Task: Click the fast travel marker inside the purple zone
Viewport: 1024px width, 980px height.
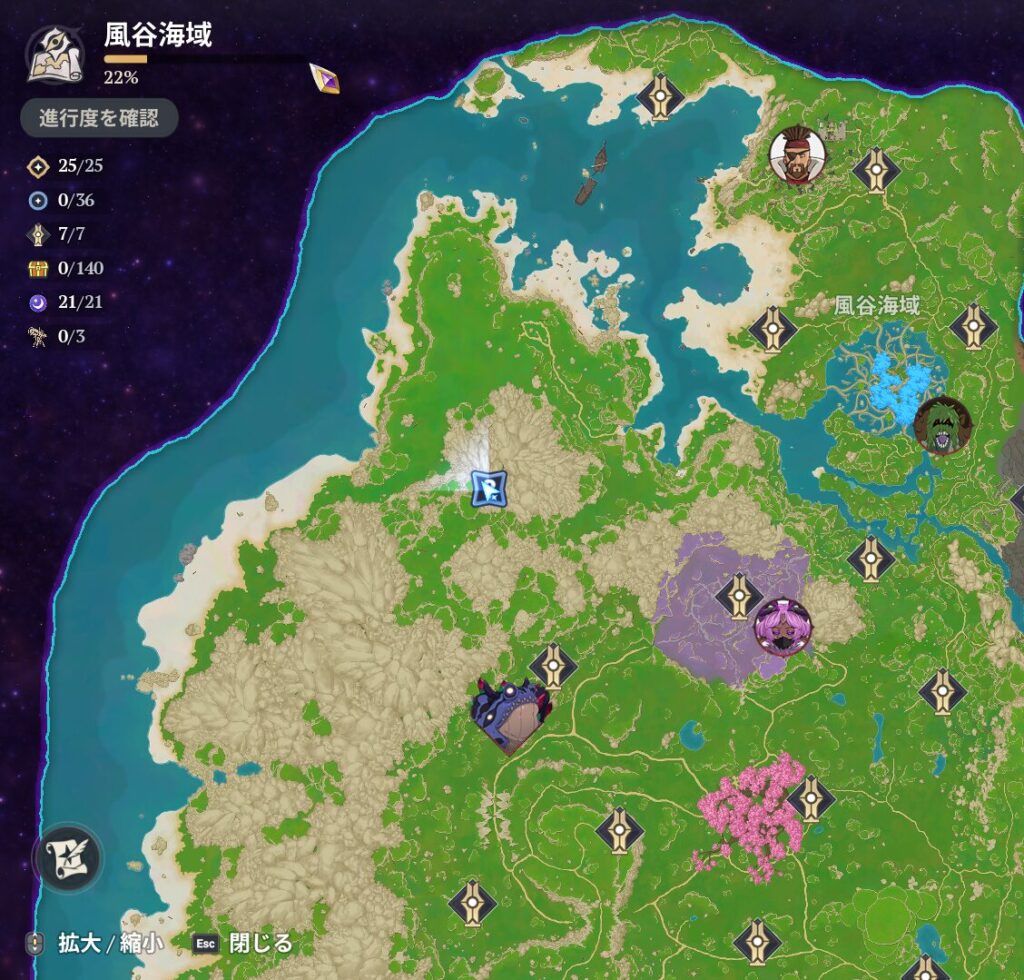Action: click(739, 596)
